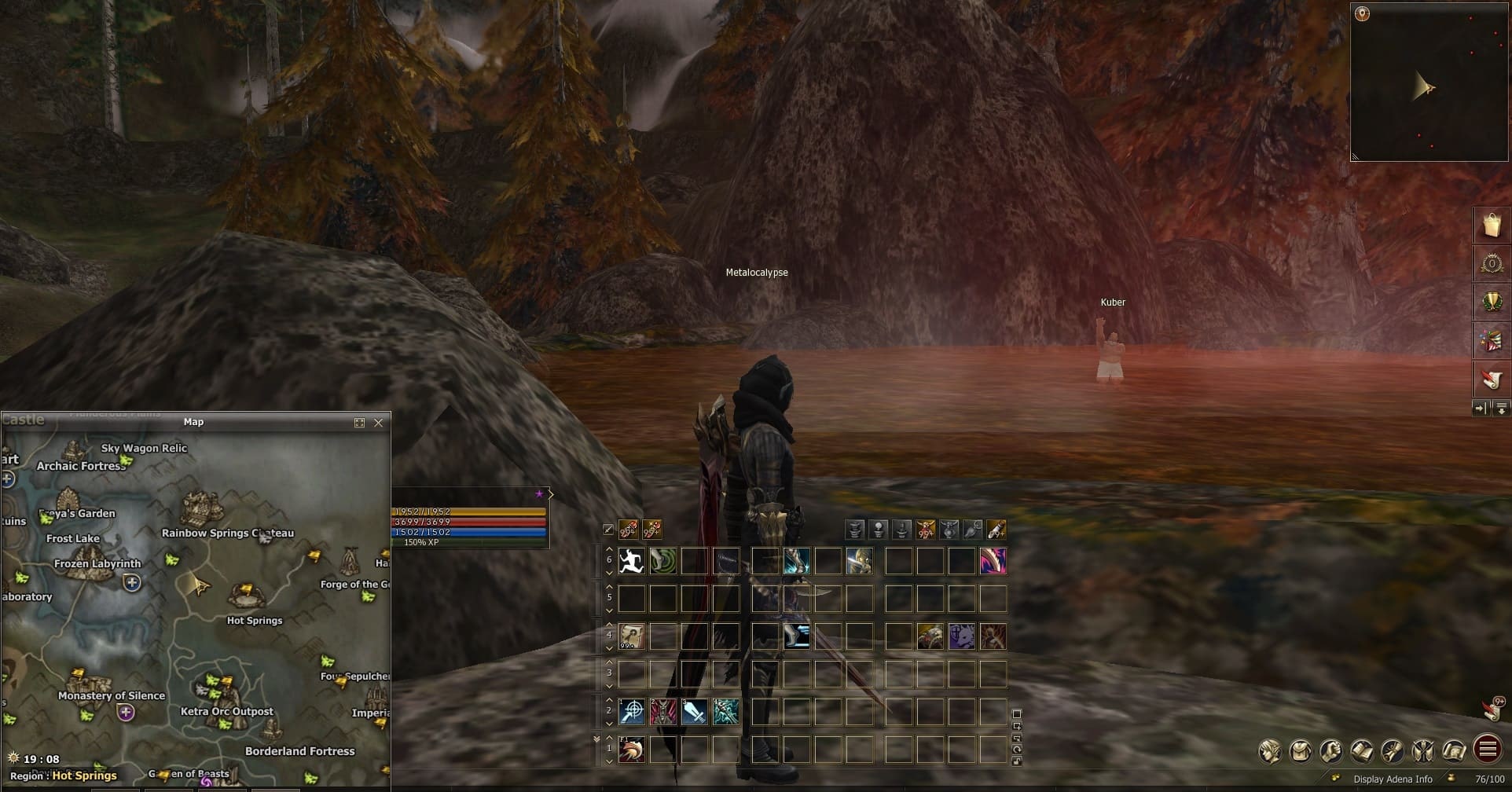Open the red hamburger main menu button
The height and width of the screenshot is (792, 1512).
1487,750
